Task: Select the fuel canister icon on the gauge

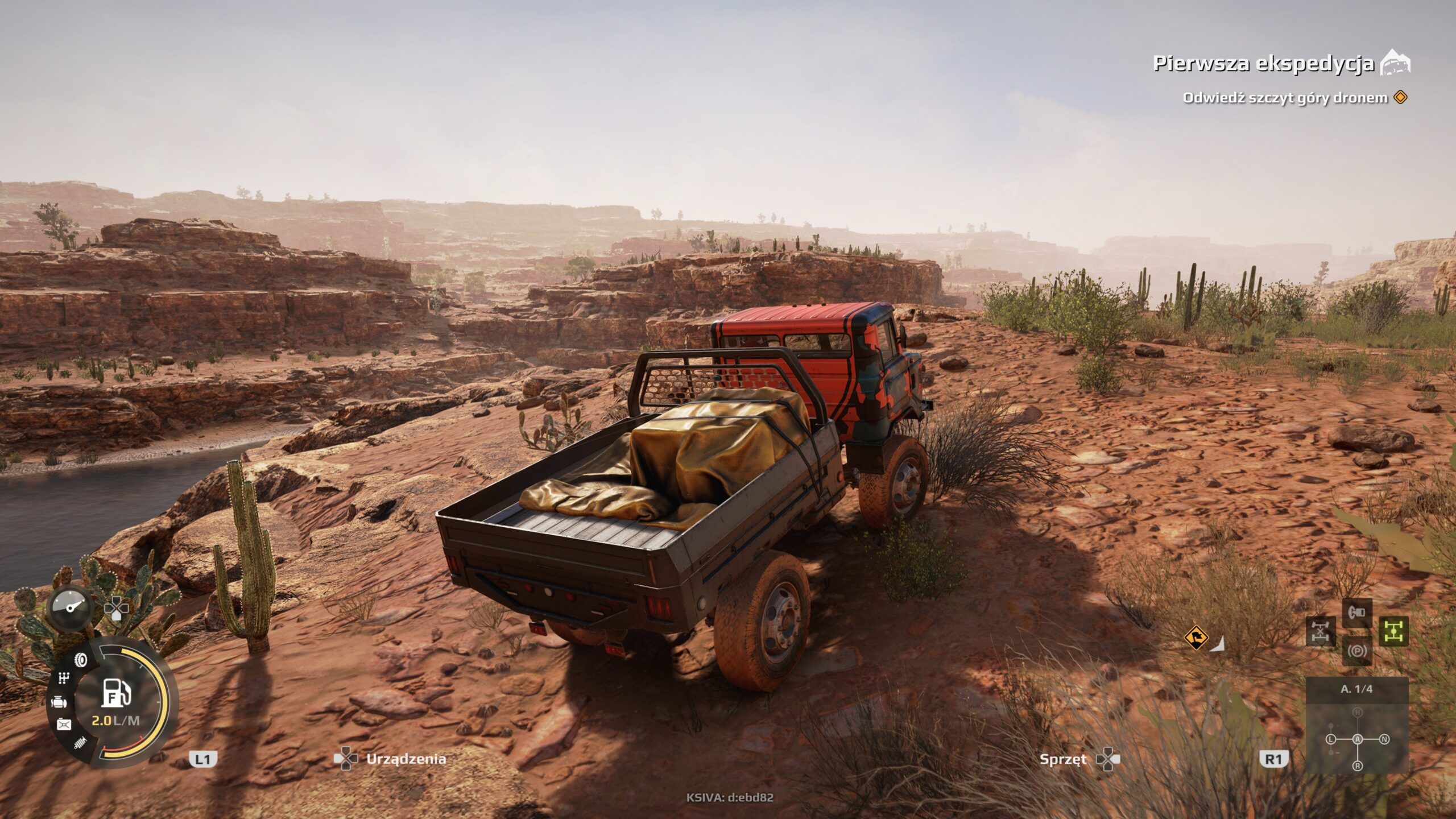Action: (64, 724)
